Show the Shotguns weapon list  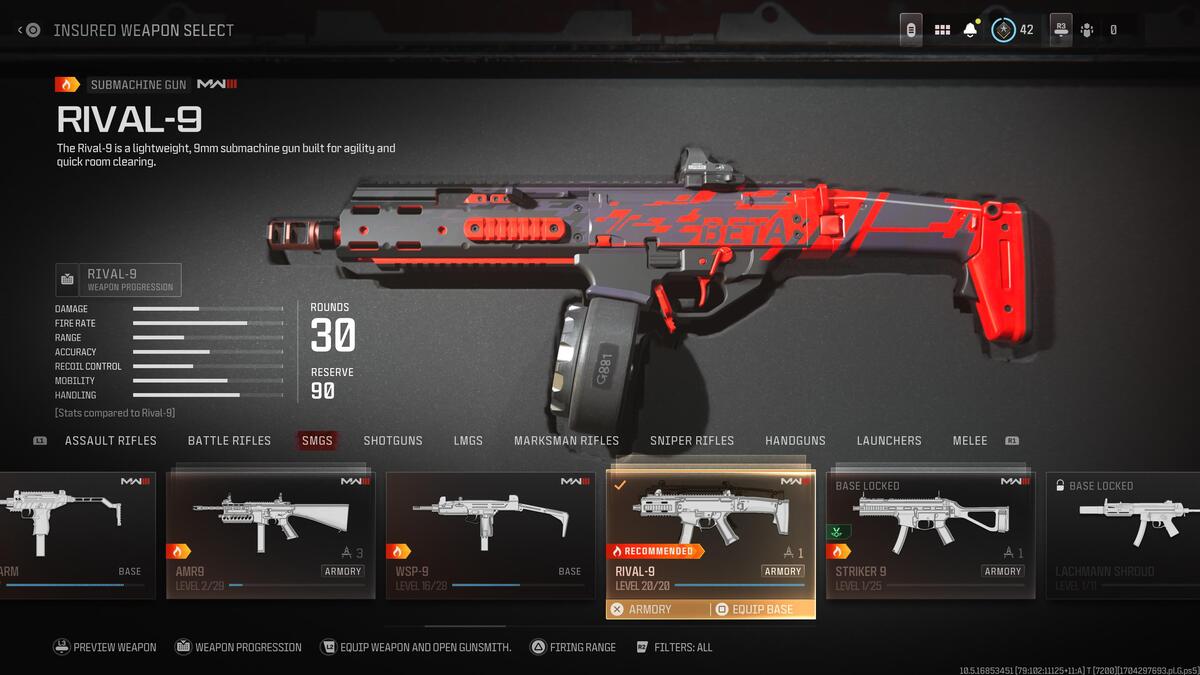pos(392,440)
